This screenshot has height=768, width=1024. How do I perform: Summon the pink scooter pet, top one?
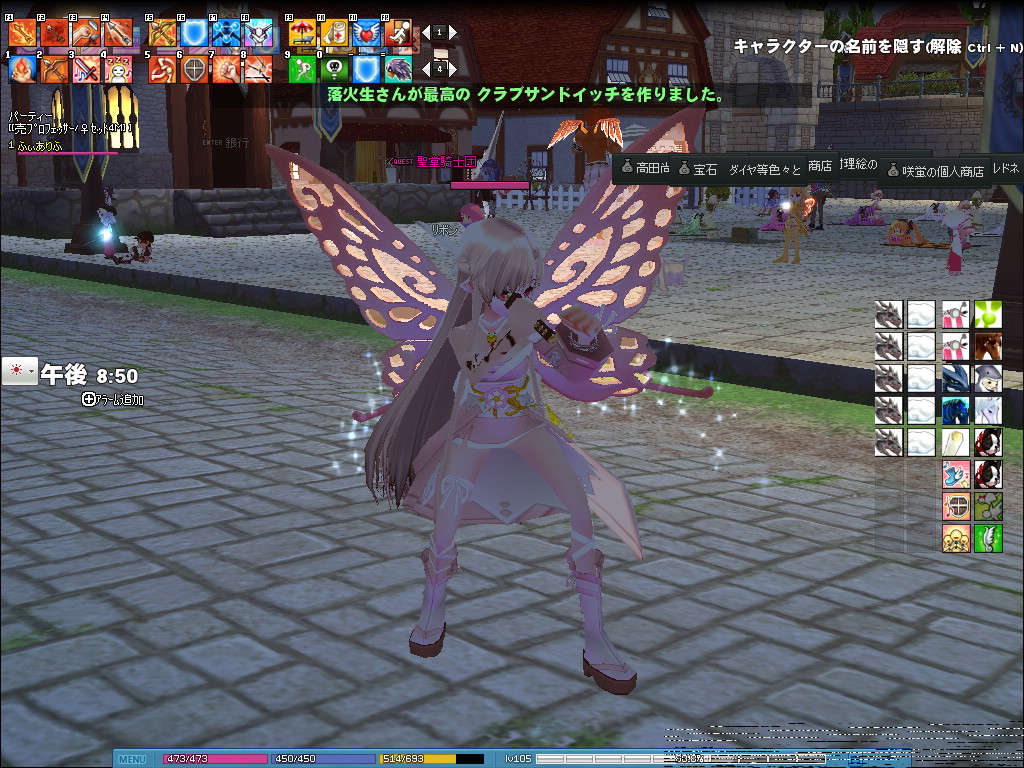956,315
